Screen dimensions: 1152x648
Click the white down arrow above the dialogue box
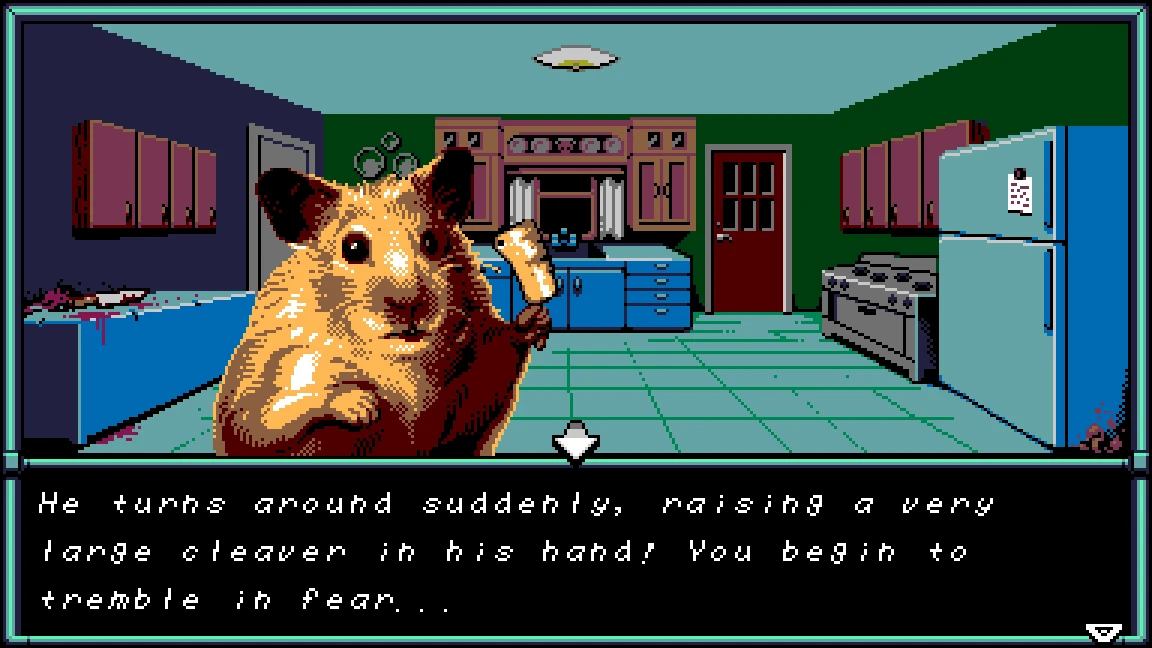point(576,442)
